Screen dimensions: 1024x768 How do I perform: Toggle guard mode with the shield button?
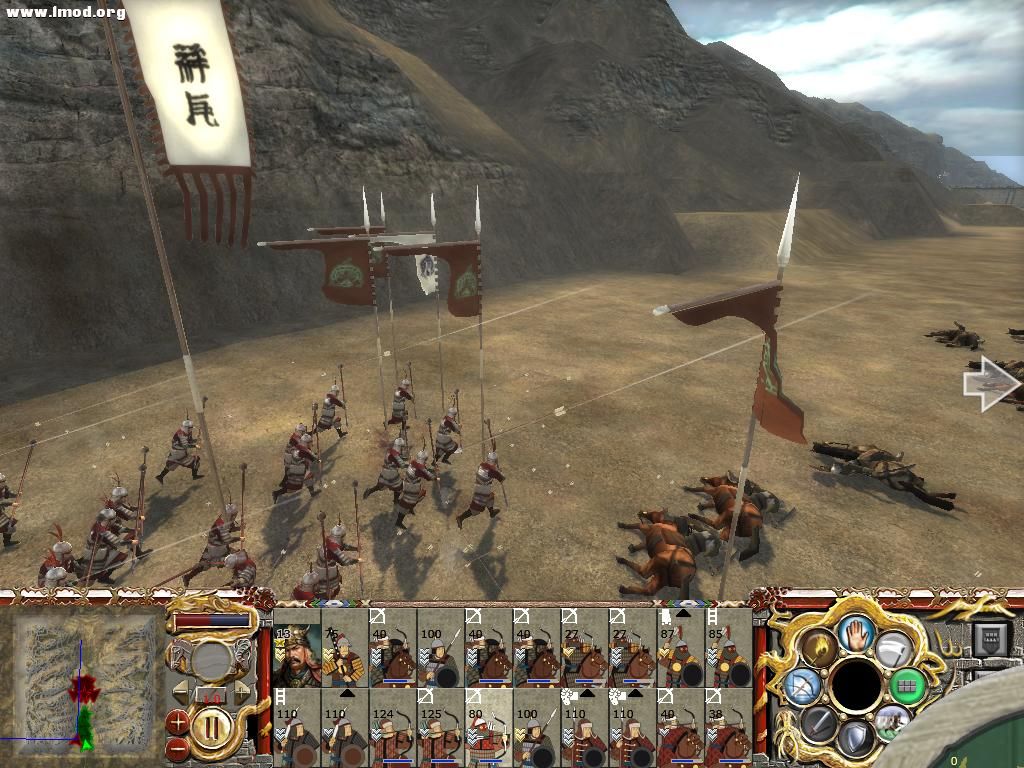pyautogui.click(x=856, y=737)
